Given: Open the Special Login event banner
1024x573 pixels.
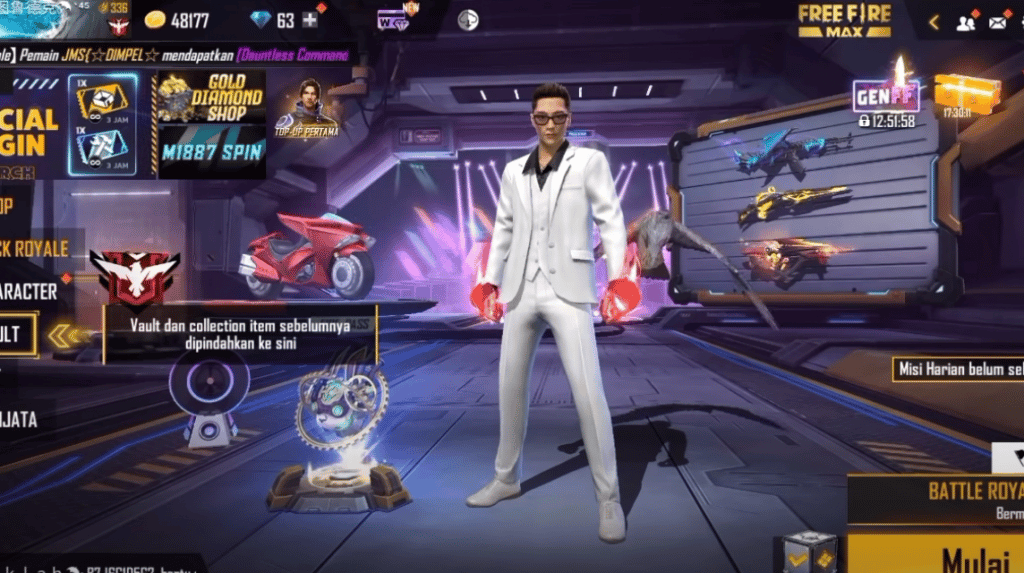Looking at the screenshot, I should 30,128.
